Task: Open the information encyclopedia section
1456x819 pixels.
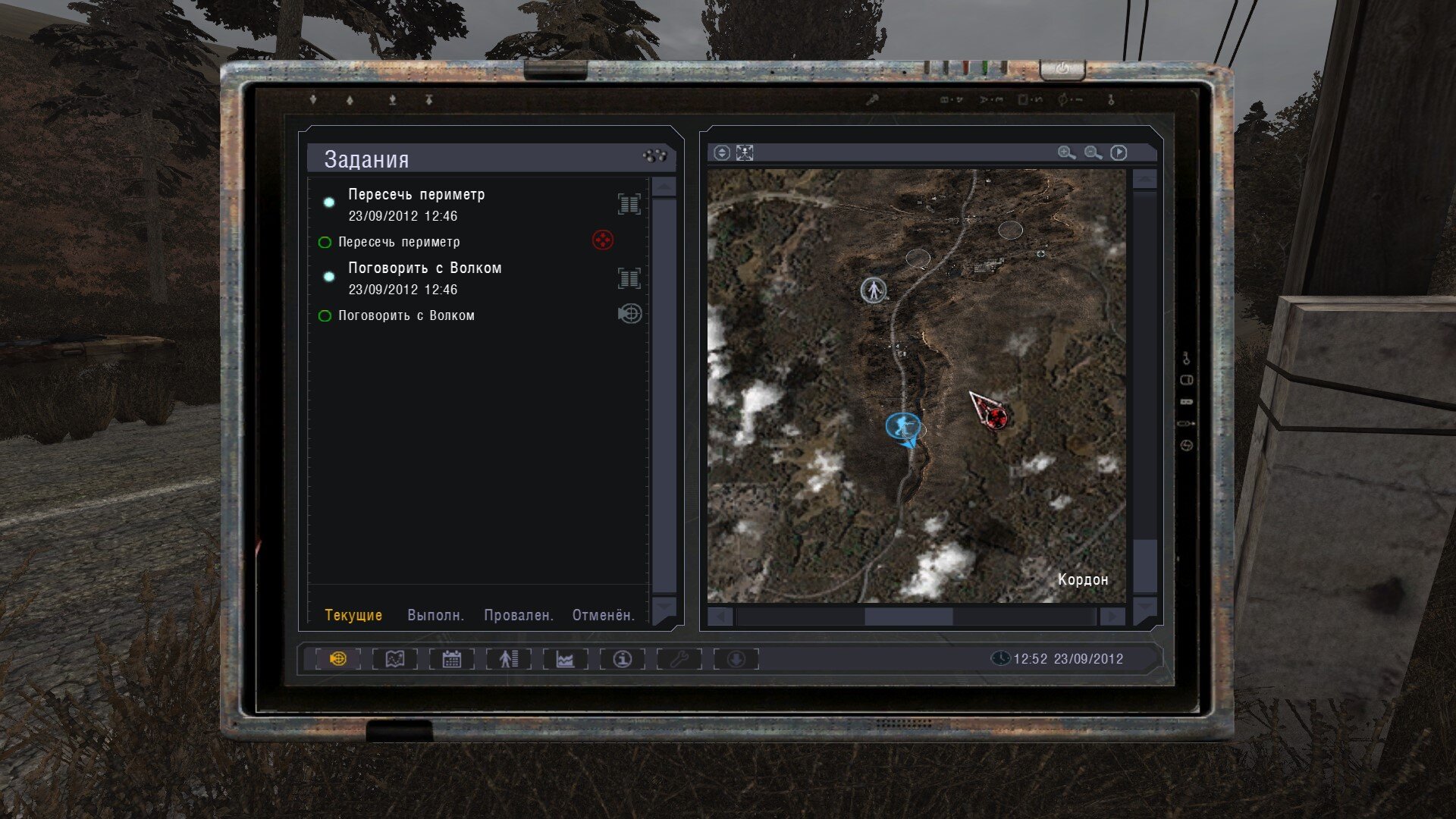Action: click(623, 659)
